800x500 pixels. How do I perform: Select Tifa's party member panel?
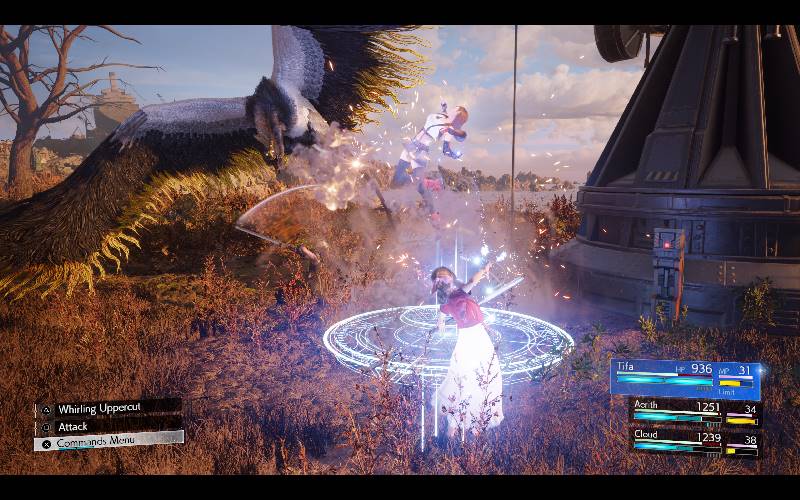685,378
